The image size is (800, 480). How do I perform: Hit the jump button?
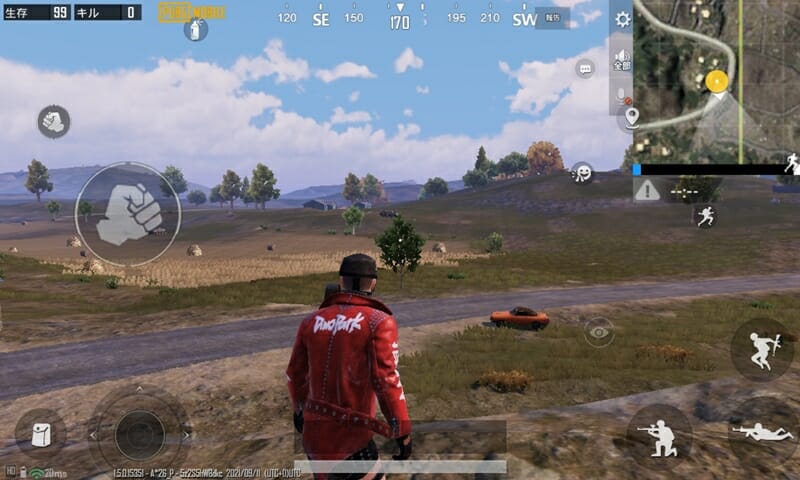click(x=761, y=349)
